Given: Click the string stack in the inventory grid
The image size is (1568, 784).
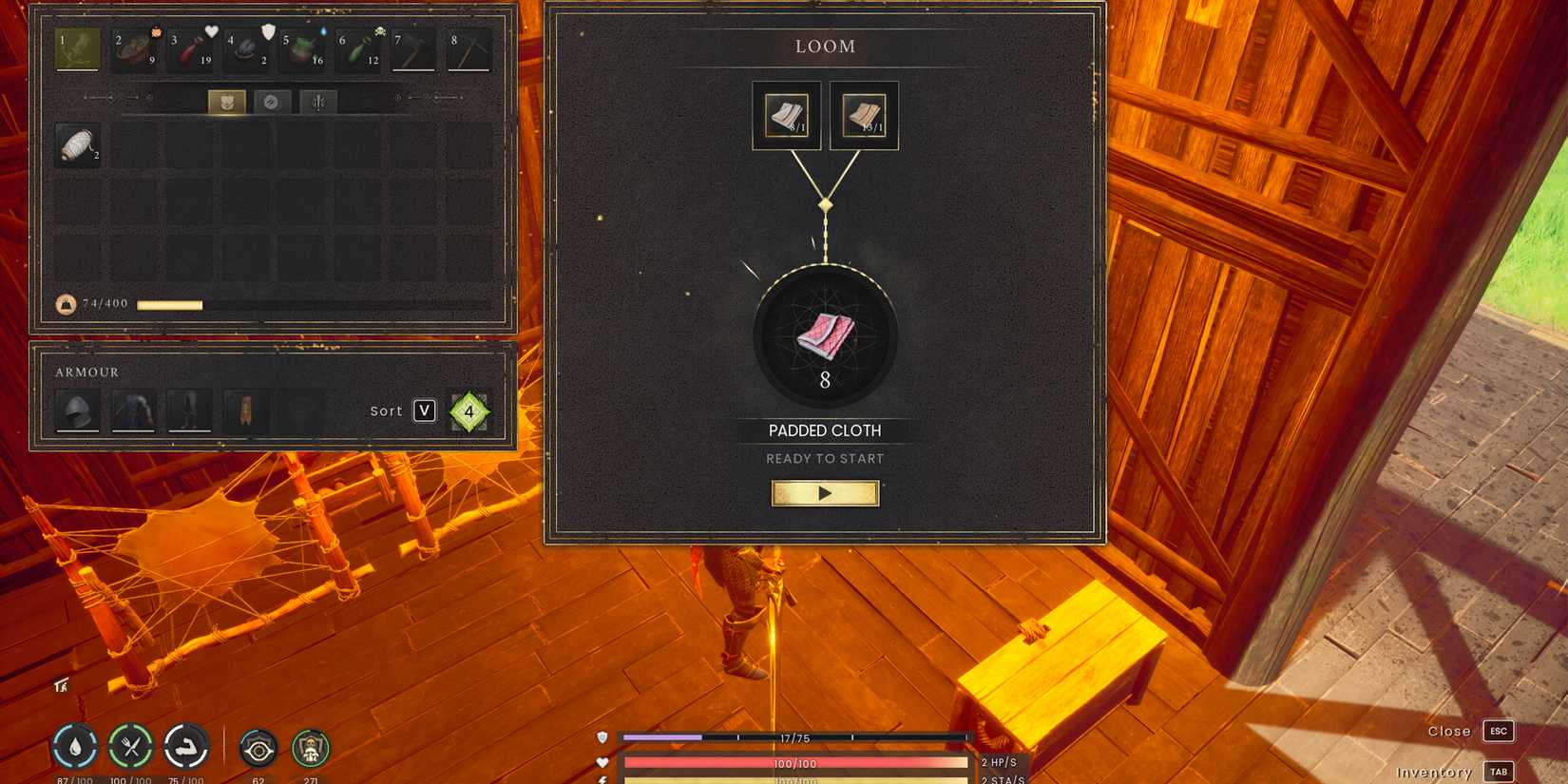Looking at the screenshot, I should [77, 147].
